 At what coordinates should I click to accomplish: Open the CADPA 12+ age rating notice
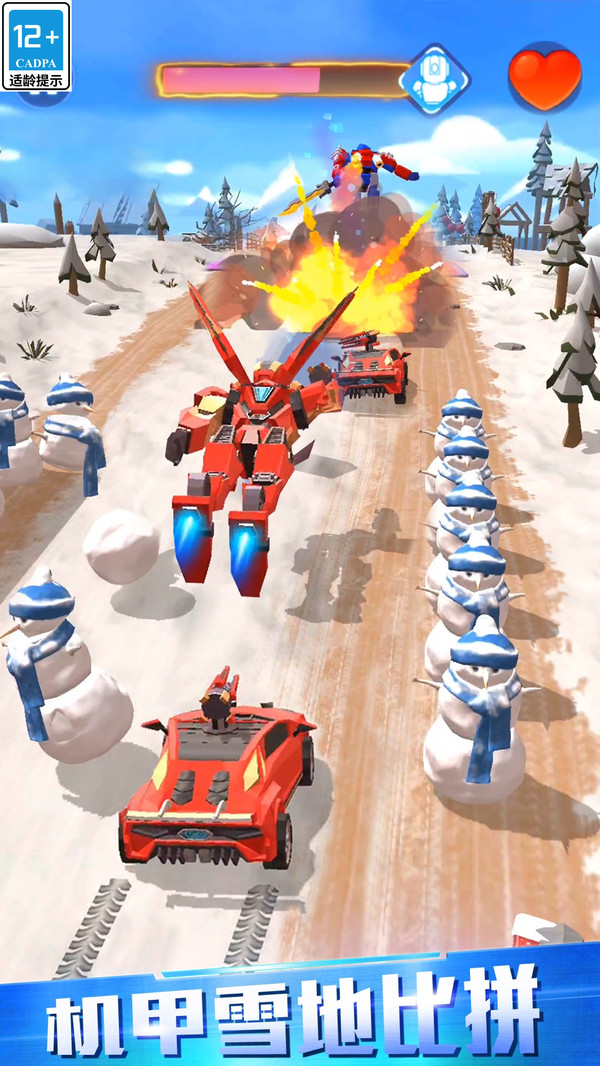[x=37, y=46]
